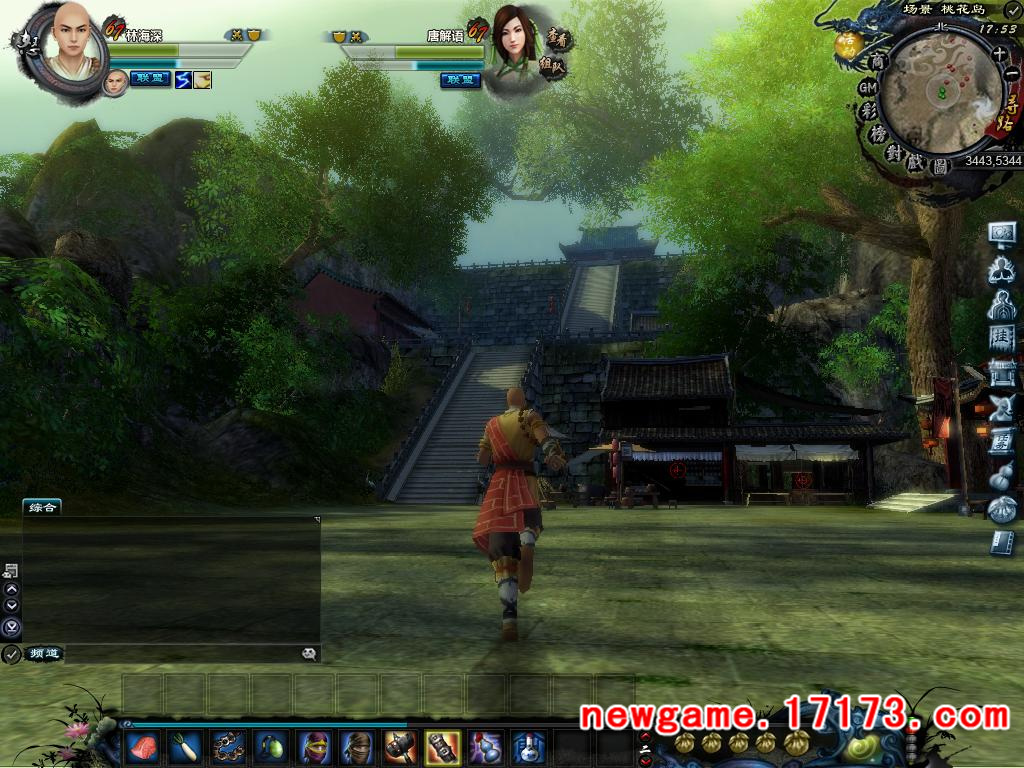Click the checkmark button above the minimap

coord(1012,10)
